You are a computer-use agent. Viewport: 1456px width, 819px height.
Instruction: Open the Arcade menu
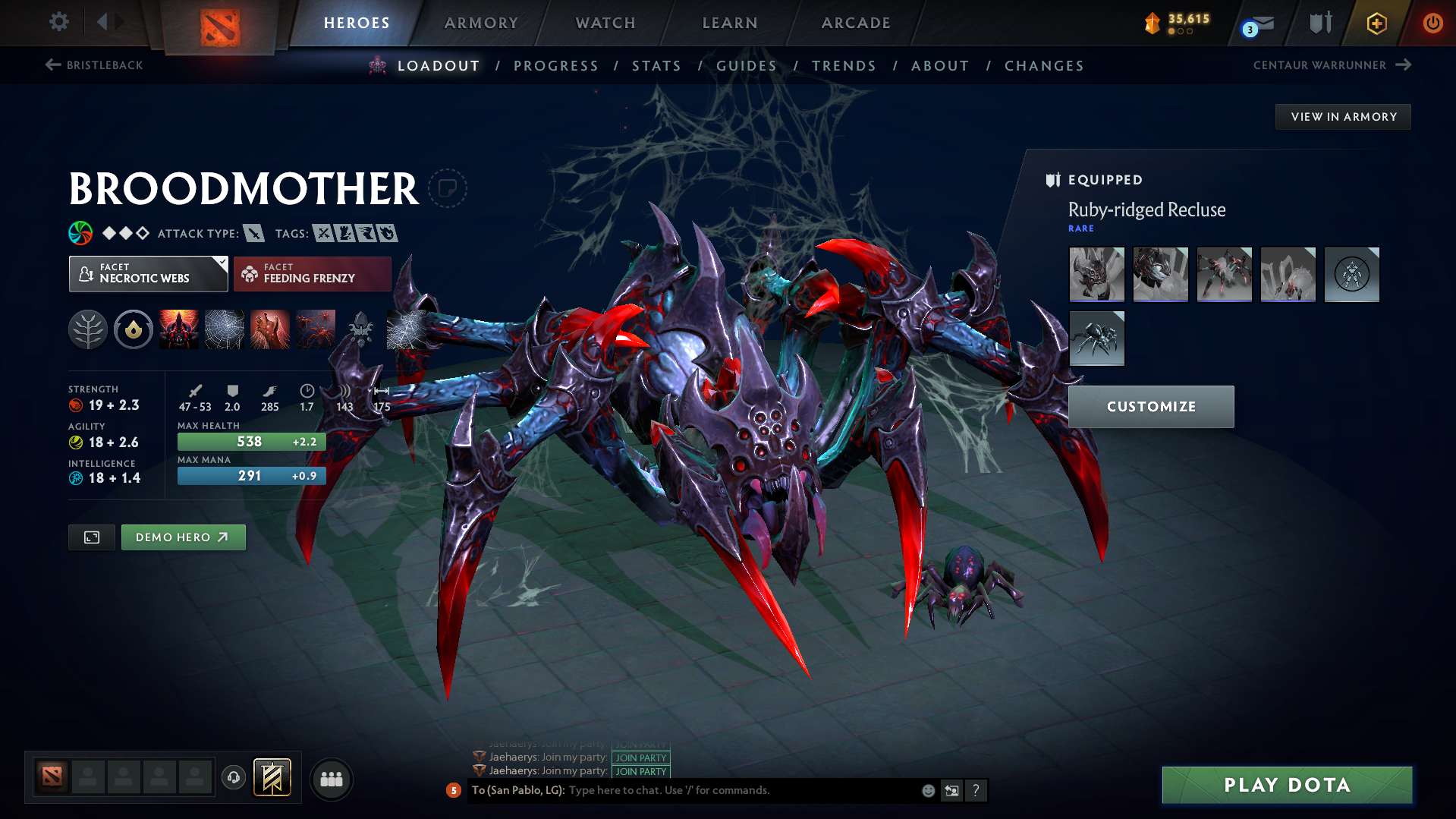tap(856, 23)
